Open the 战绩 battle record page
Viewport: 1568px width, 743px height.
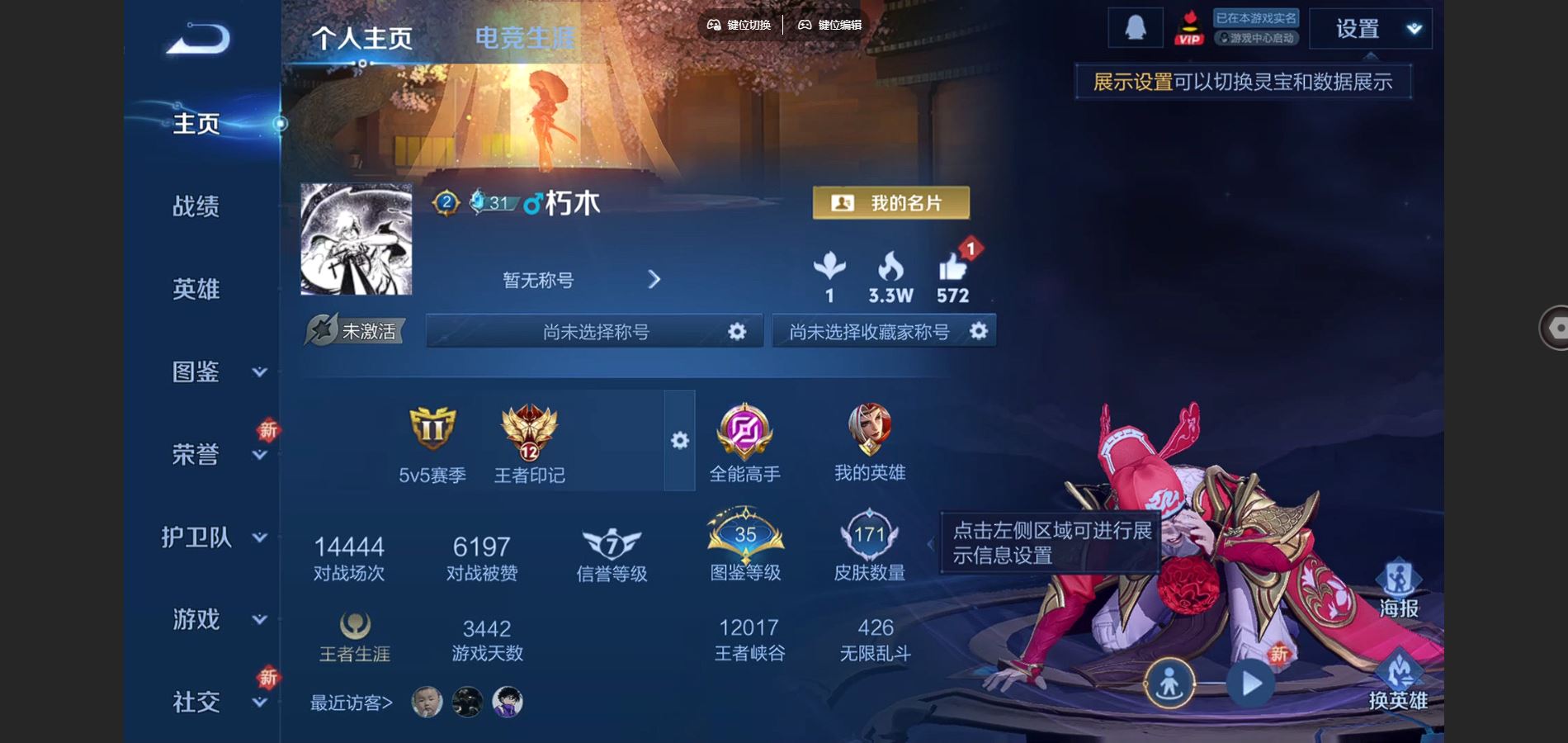(x=196, y=206)
